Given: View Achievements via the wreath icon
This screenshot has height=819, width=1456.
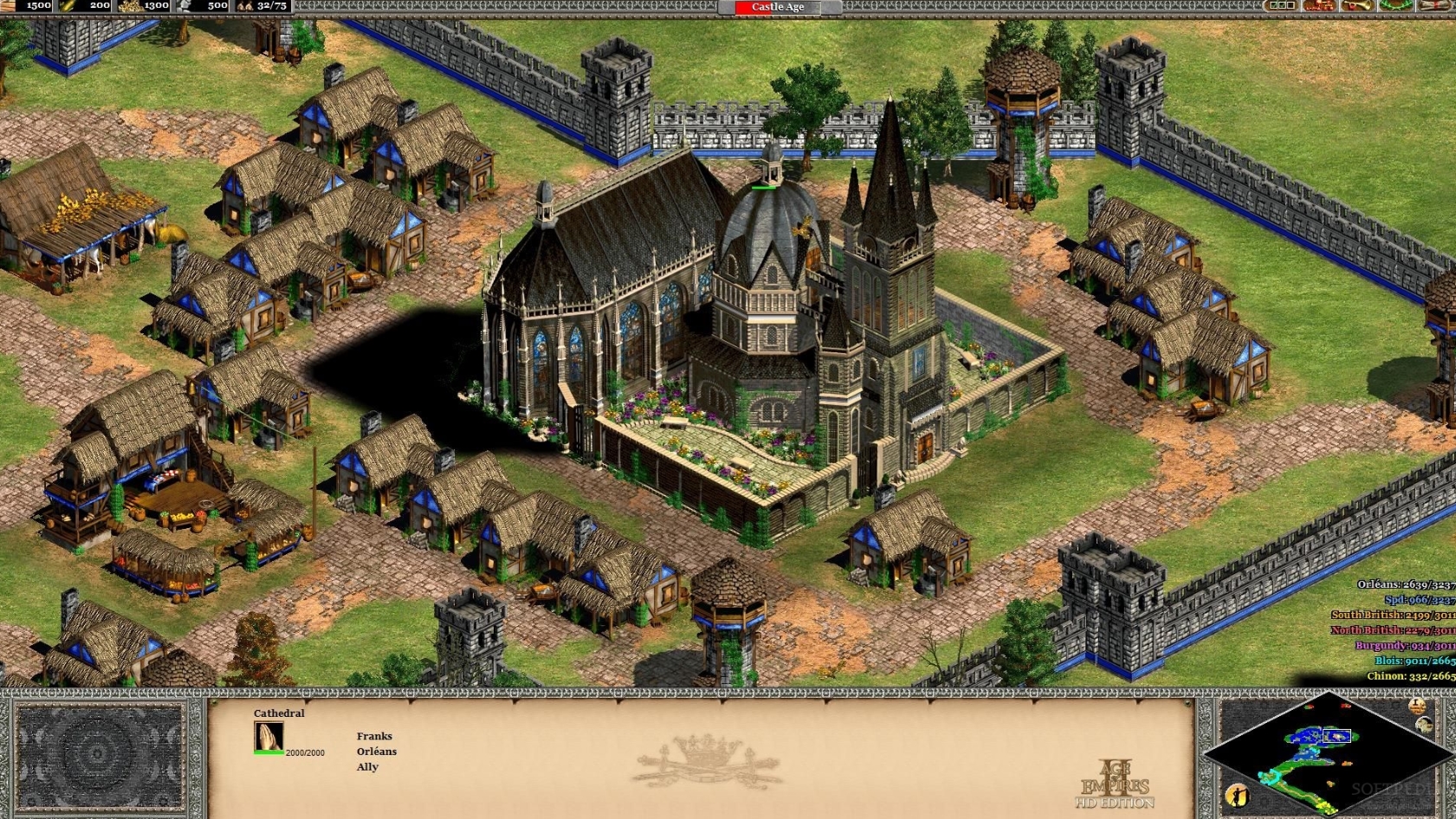Looking at the screenshot, I should coord(1395,6).
